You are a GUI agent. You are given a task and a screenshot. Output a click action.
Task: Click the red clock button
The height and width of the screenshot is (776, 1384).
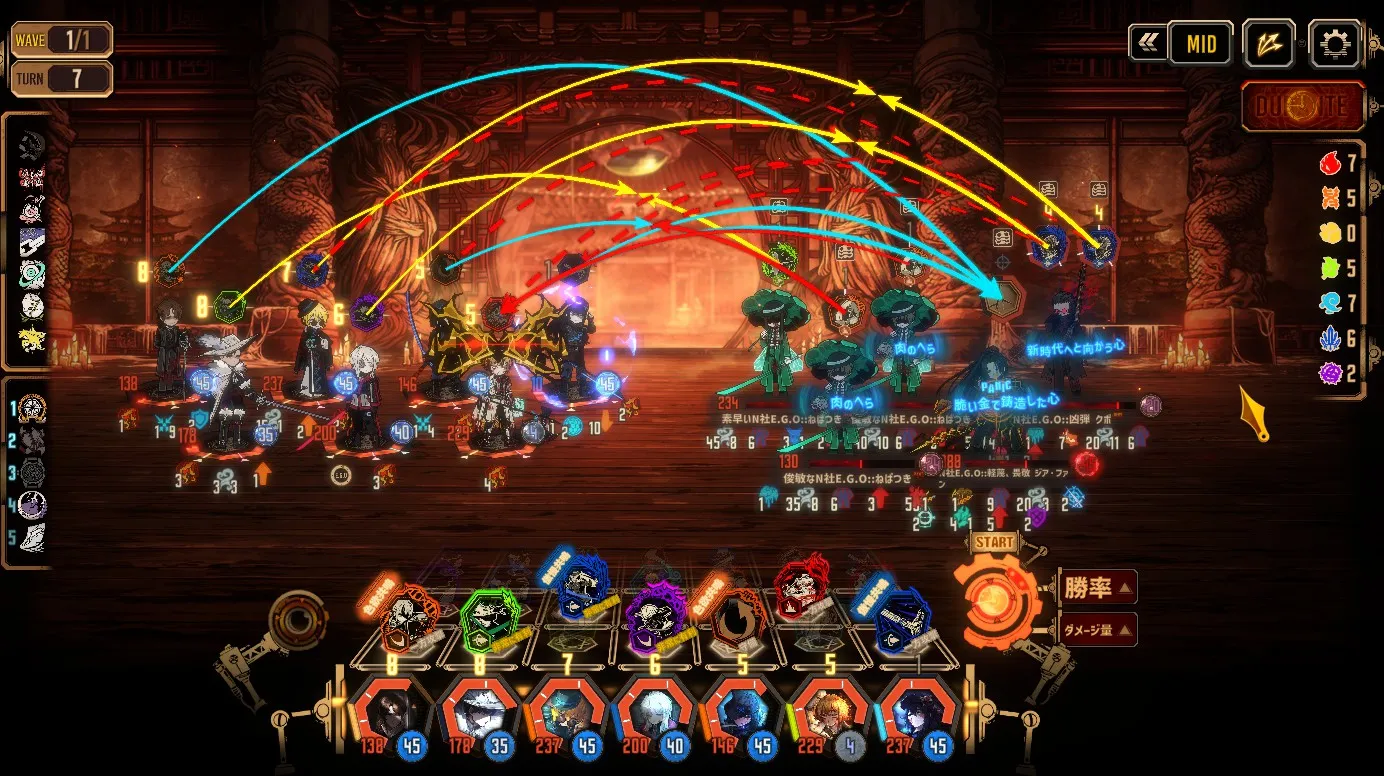1302,107
